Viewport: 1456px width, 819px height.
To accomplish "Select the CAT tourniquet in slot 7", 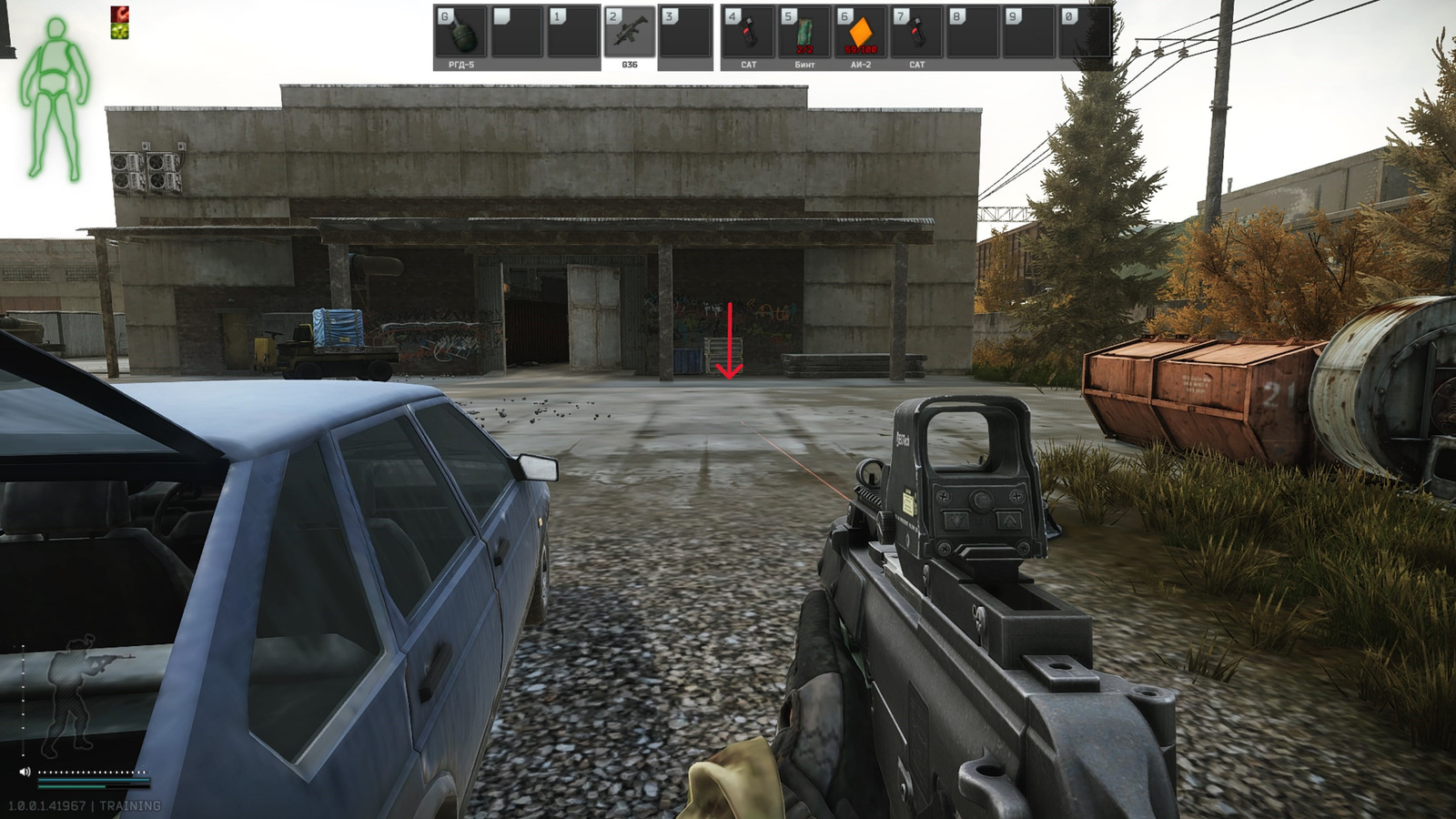I will tap(915, 32).
